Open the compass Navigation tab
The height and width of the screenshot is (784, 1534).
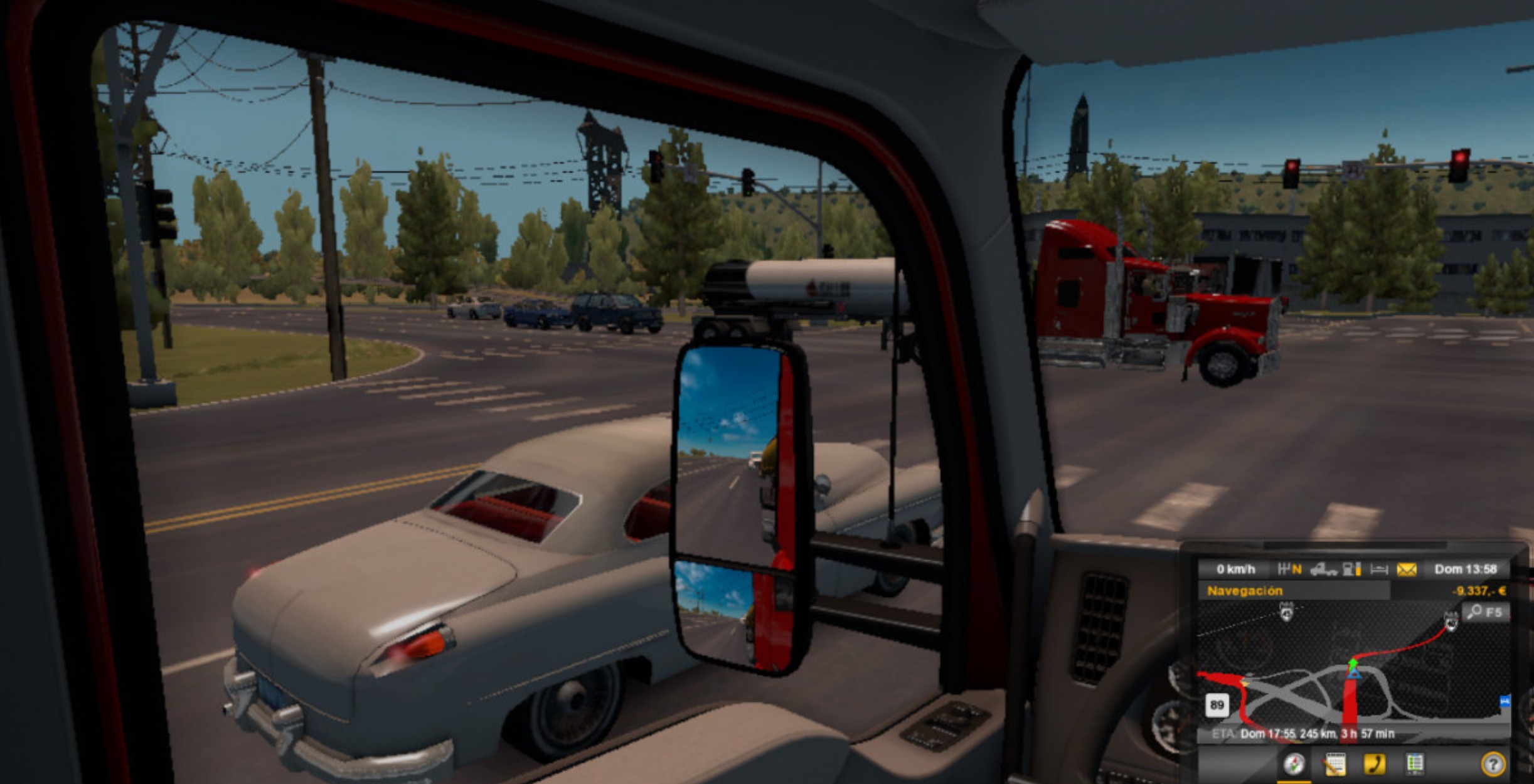(1294, 764)
